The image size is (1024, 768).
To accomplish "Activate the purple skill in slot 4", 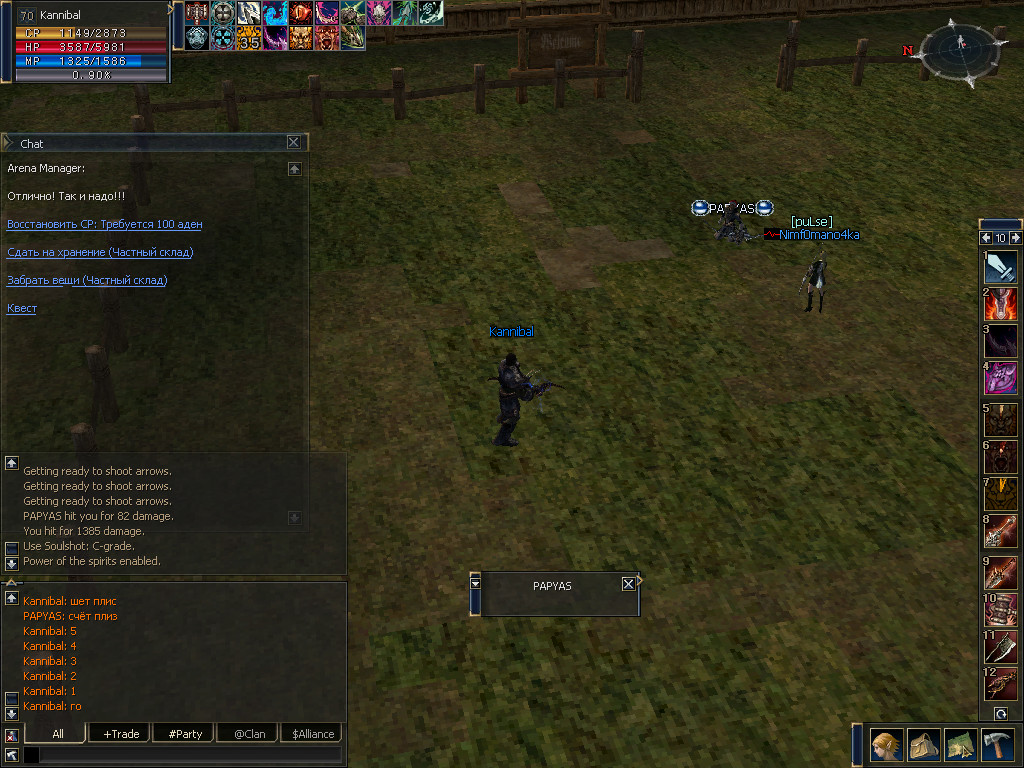I will coord(1000,379).
